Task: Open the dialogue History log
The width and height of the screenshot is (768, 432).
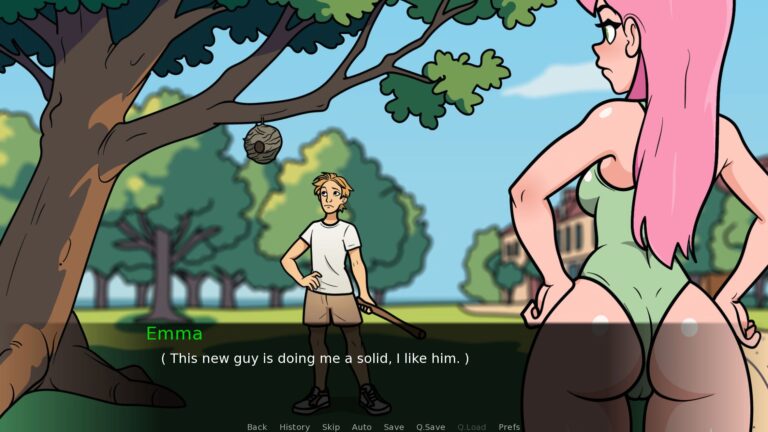Action: click(294, 427)
